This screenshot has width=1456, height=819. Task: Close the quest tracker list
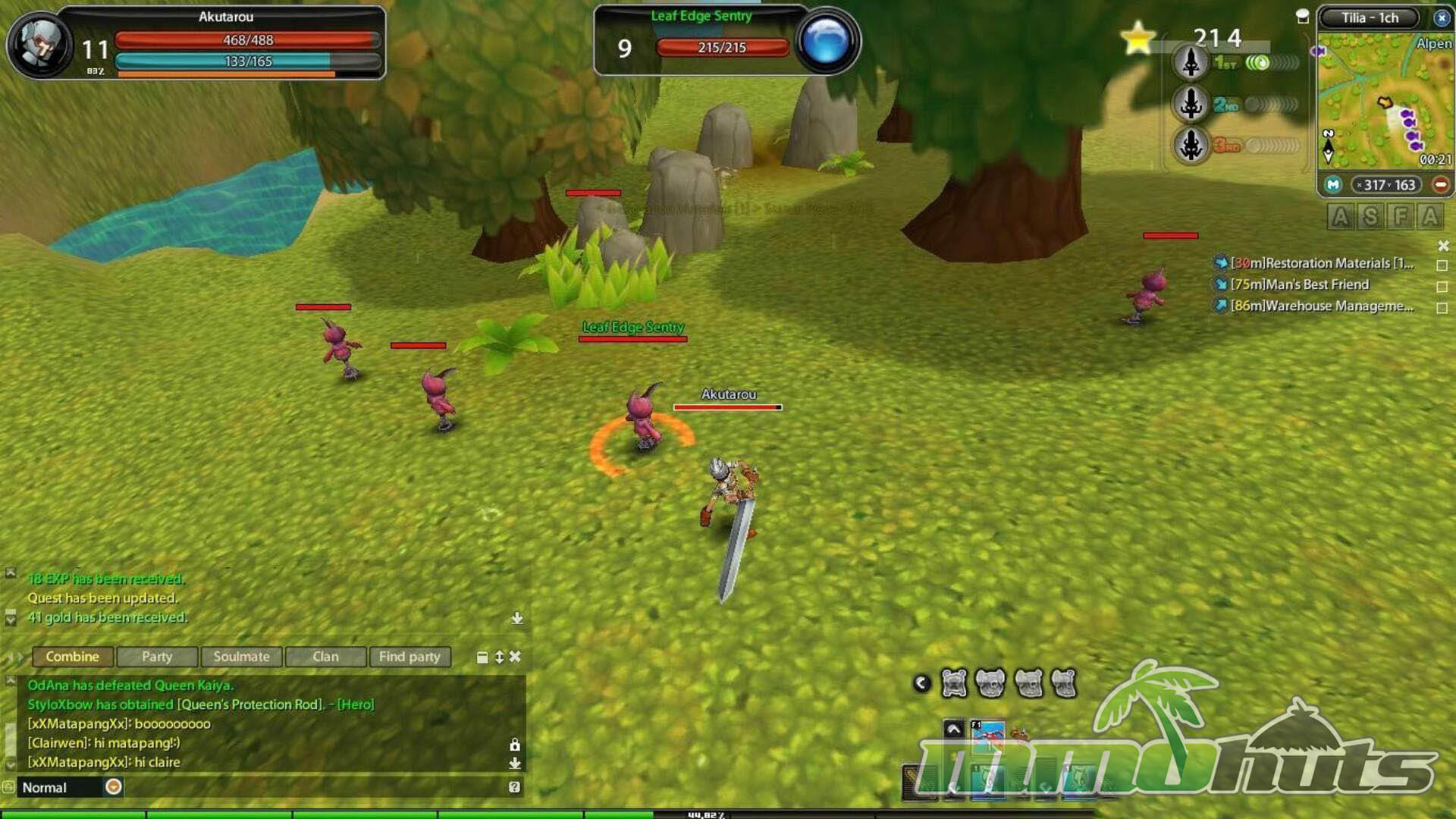click(x=1443, y=246)
